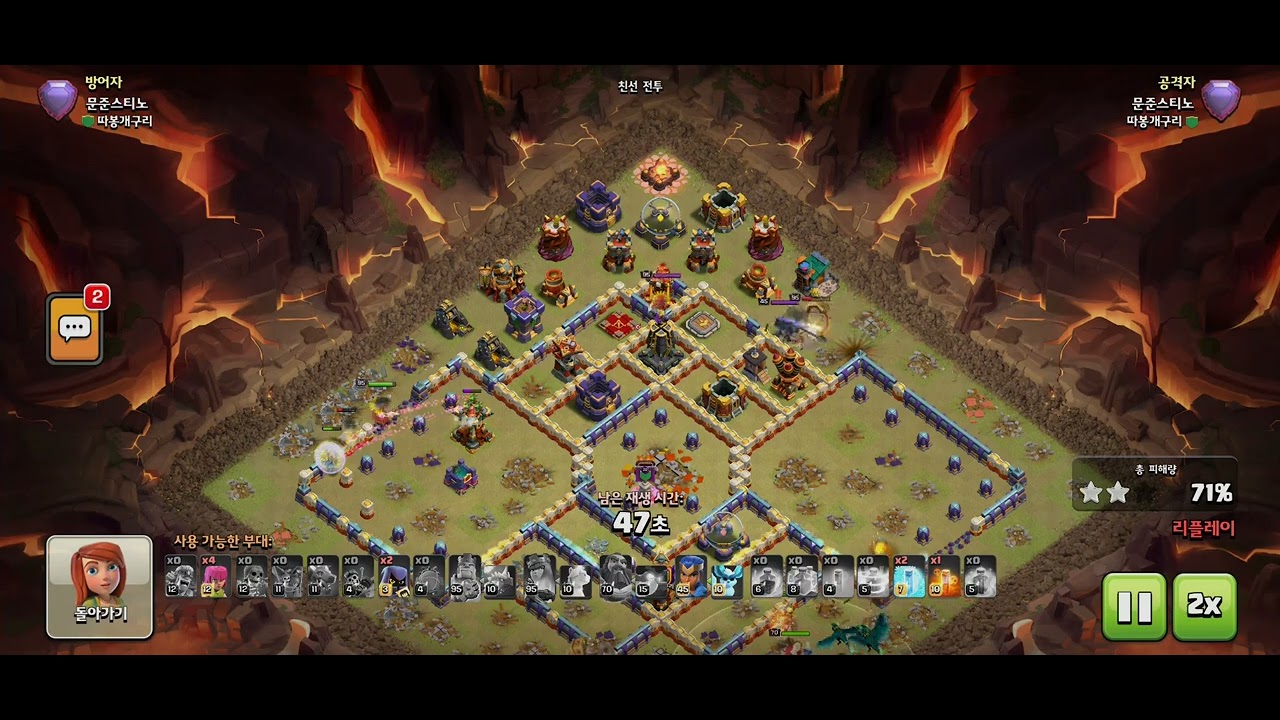Select the pink-haired Archer troop card
The image size is (1280, 720).
coord(215,576)
